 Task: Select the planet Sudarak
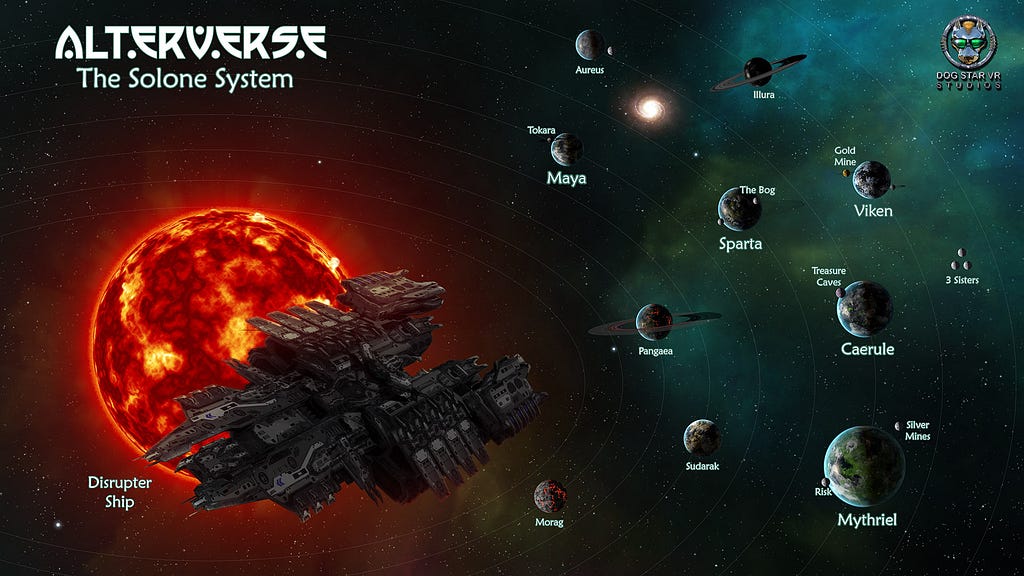702,437
